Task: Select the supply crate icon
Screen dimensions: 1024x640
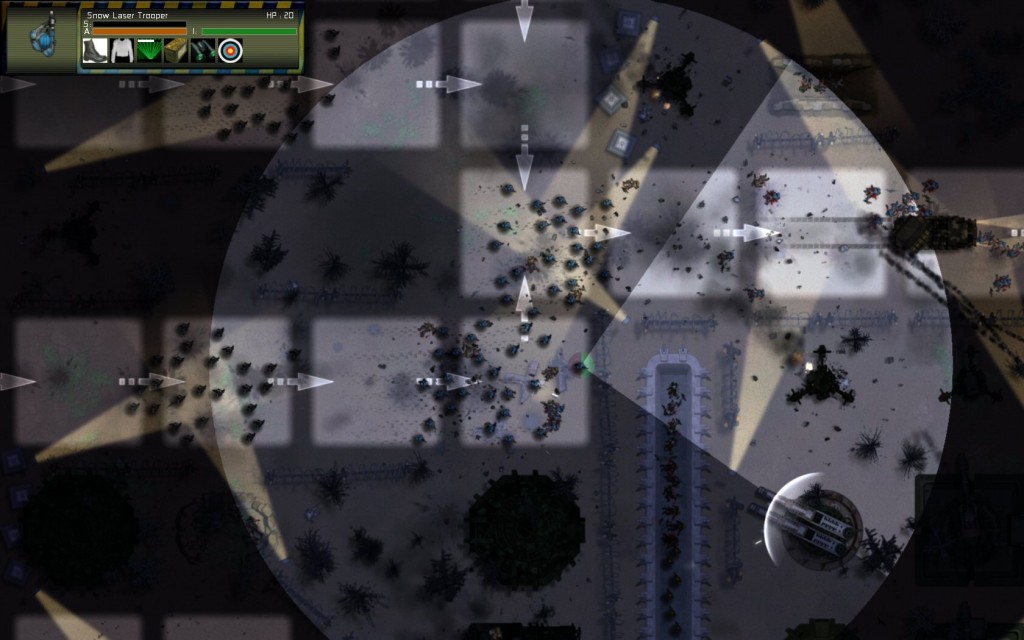Action: pyautogui.click(x=176, y=51)
